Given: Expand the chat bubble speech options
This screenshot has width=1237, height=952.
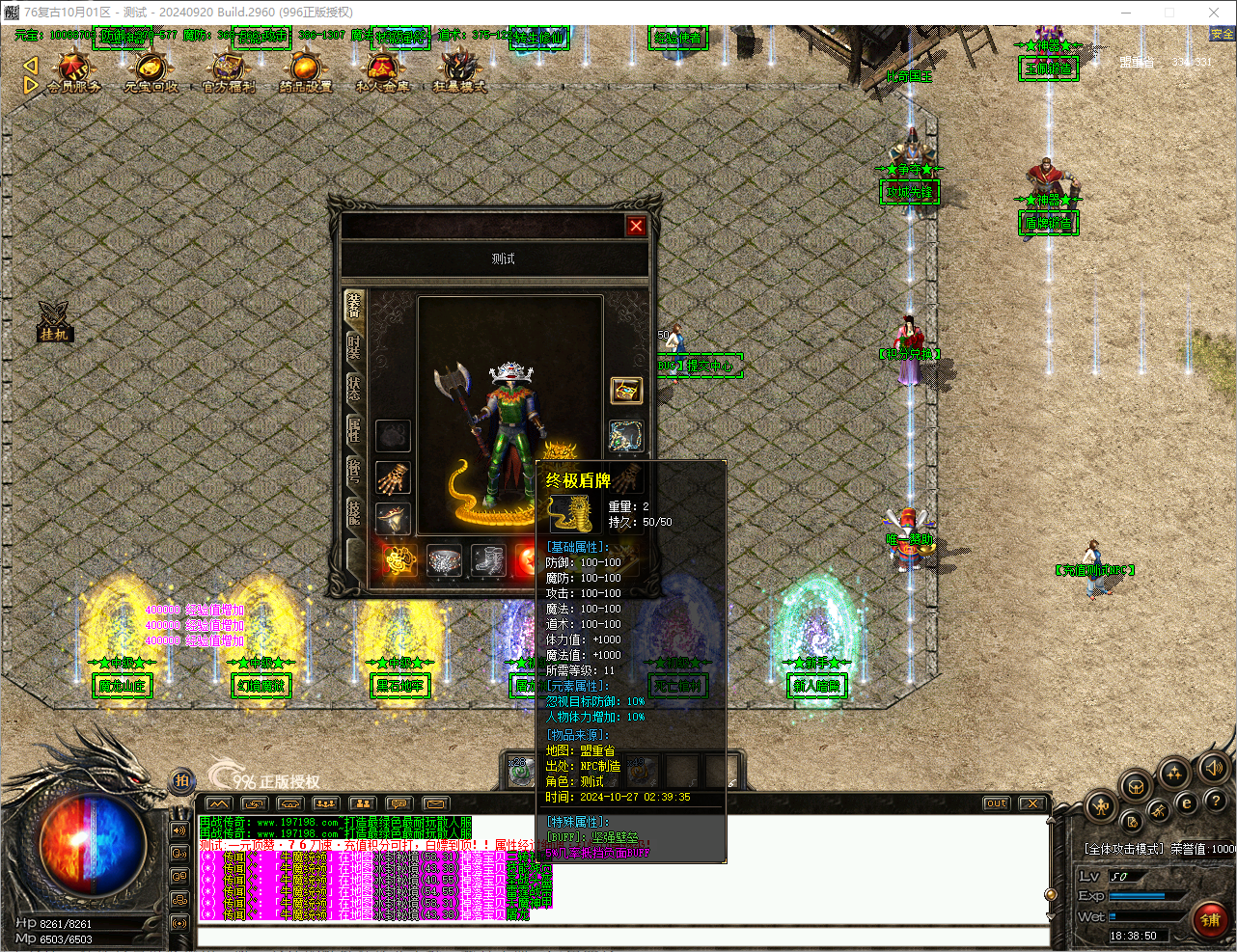Looking at the screenshot, I should 399,802.
